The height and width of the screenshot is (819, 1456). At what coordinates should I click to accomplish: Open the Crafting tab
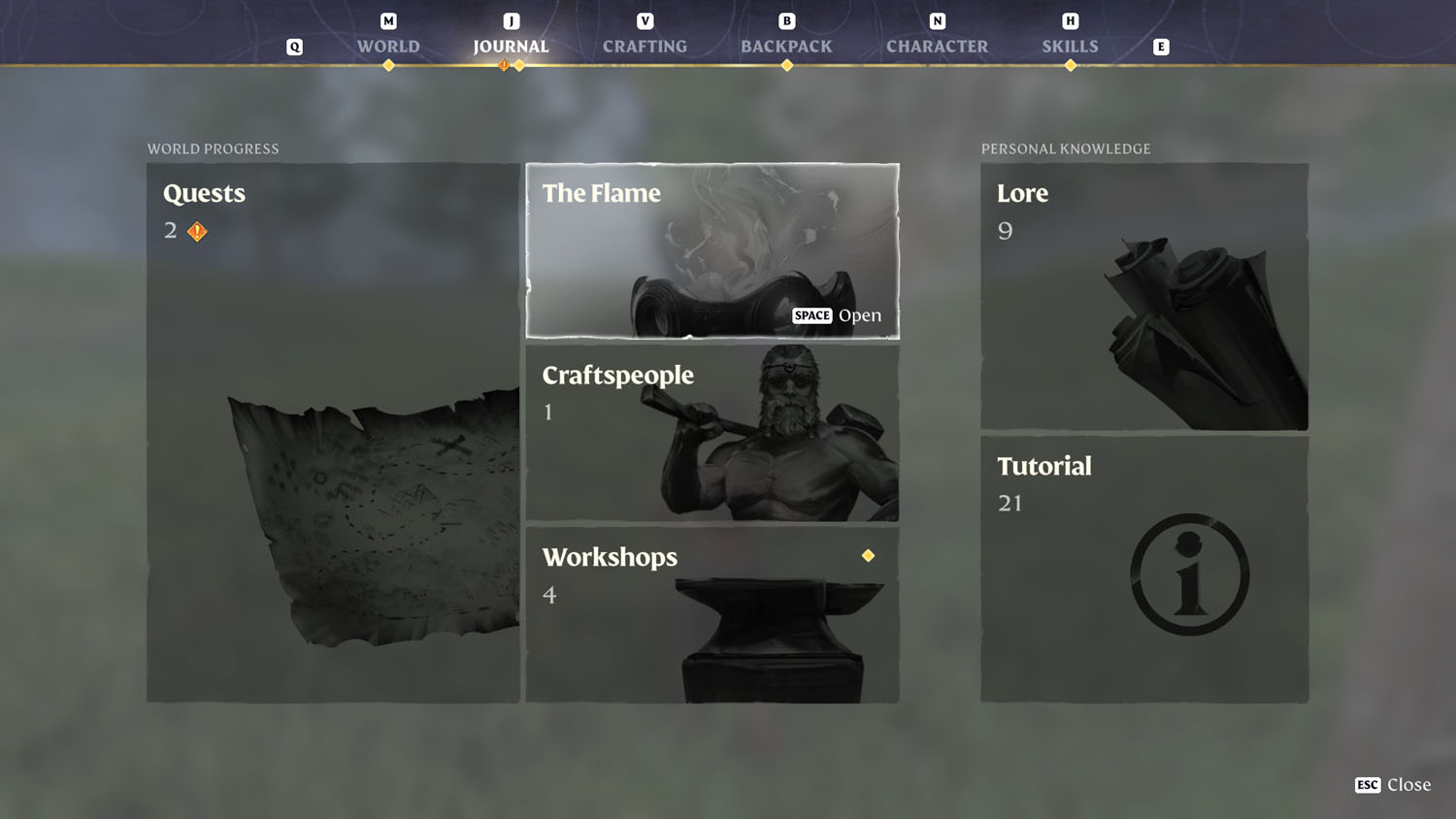[645, 46]
